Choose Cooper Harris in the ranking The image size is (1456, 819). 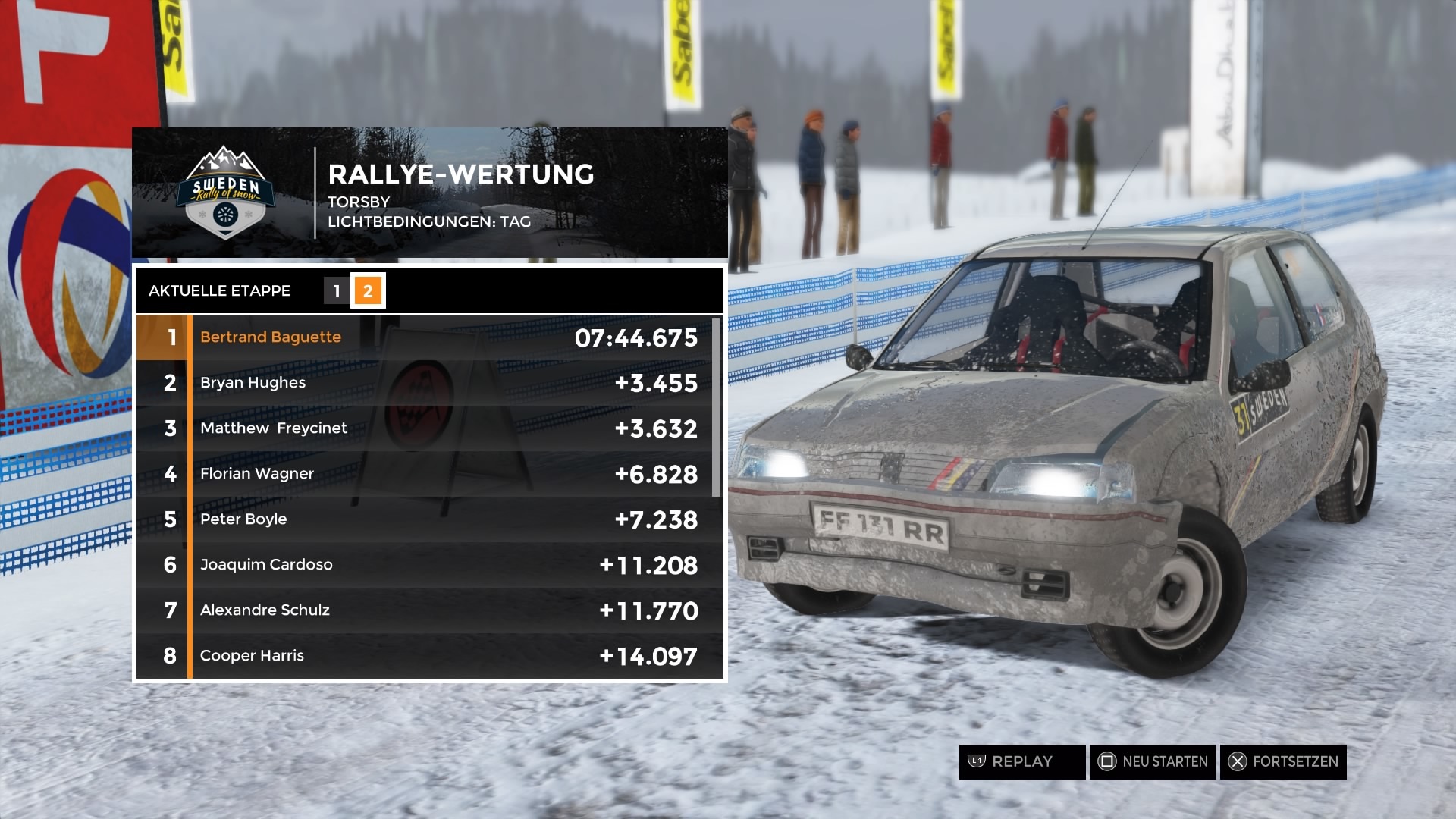coord(429,656)
